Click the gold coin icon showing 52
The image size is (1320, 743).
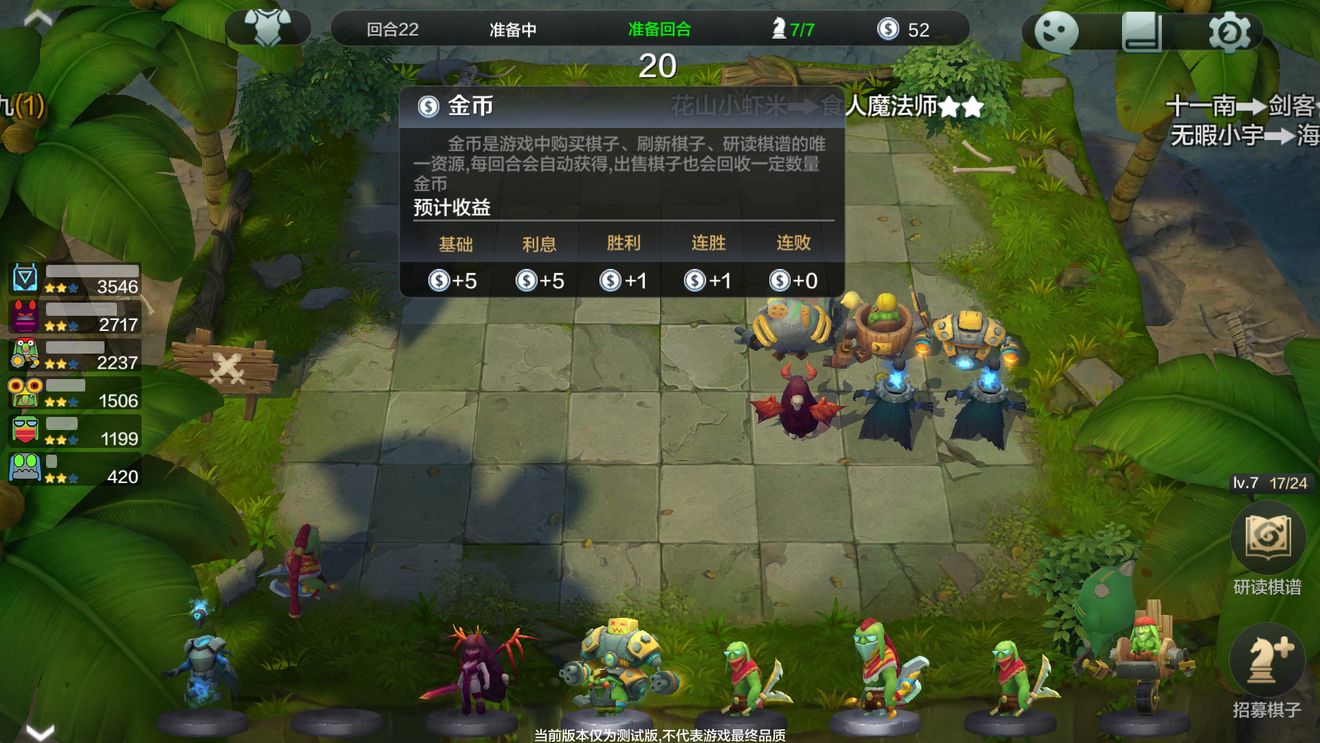(890, 29)
